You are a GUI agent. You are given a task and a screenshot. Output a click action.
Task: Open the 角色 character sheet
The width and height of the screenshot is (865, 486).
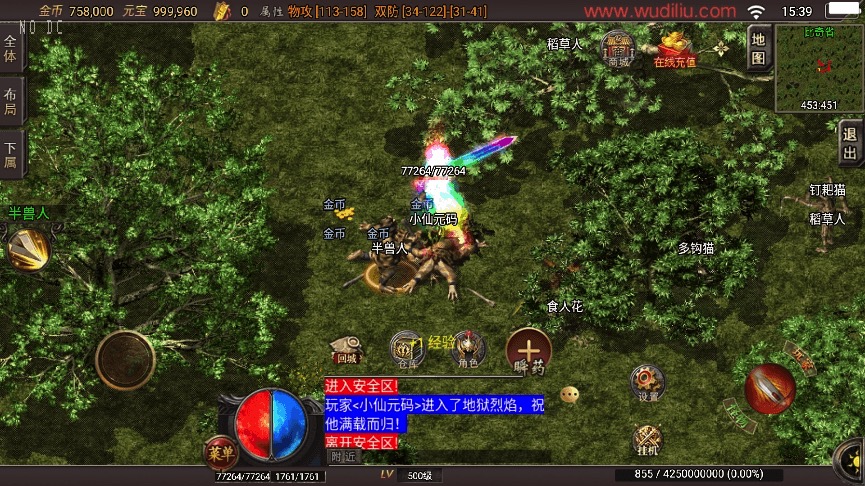click(467, 348)
